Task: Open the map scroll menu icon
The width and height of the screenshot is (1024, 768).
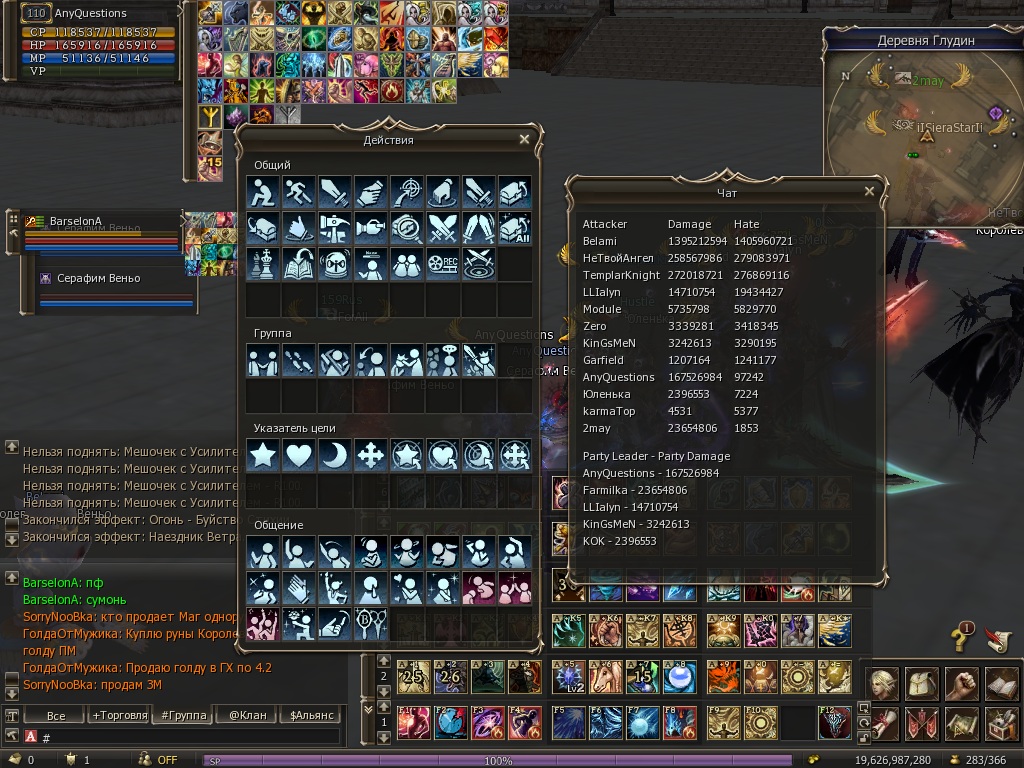Action: coord(962,723)
